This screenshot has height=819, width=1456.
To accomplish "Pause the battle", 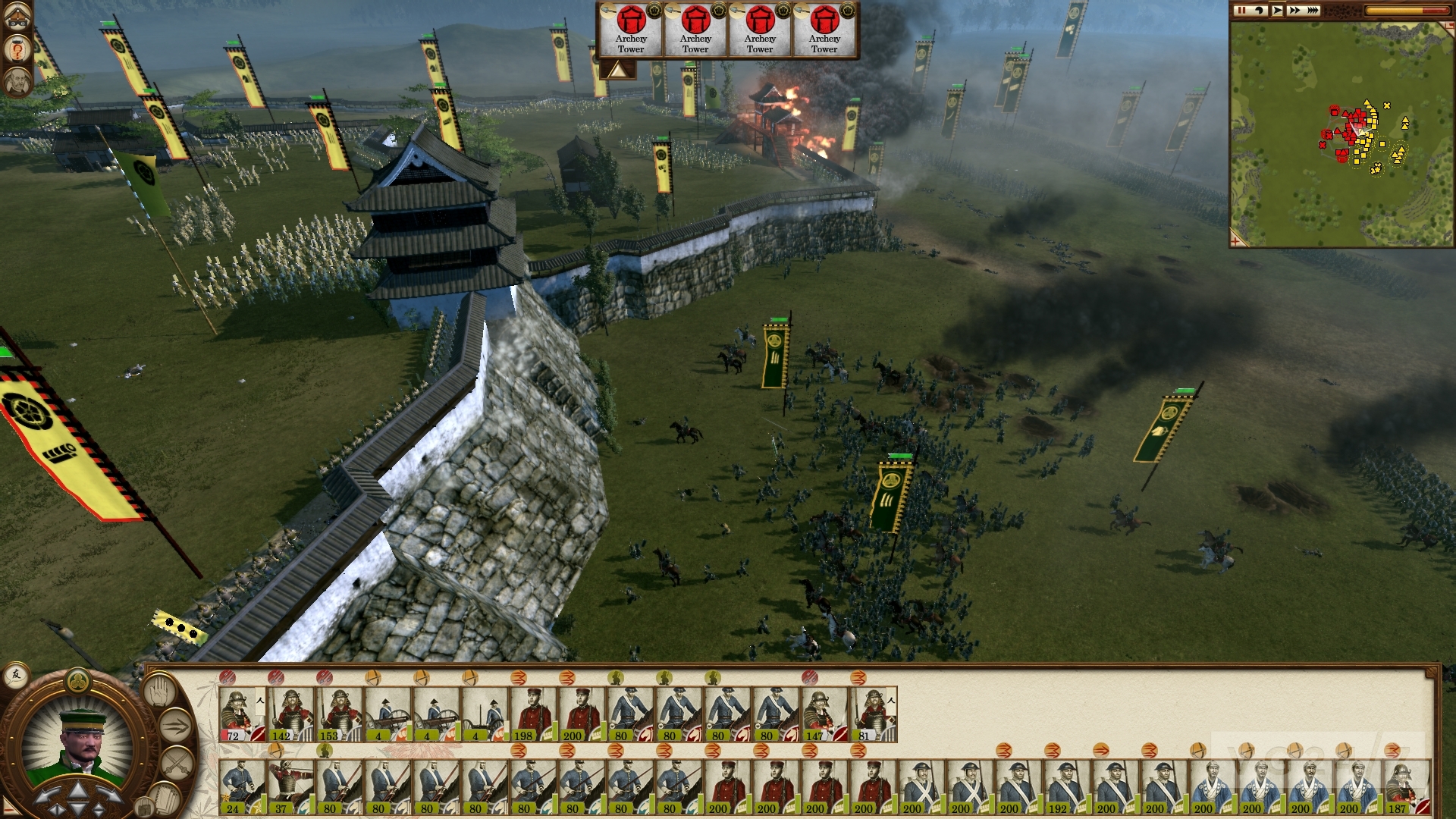I will [x=1241, y=11].
